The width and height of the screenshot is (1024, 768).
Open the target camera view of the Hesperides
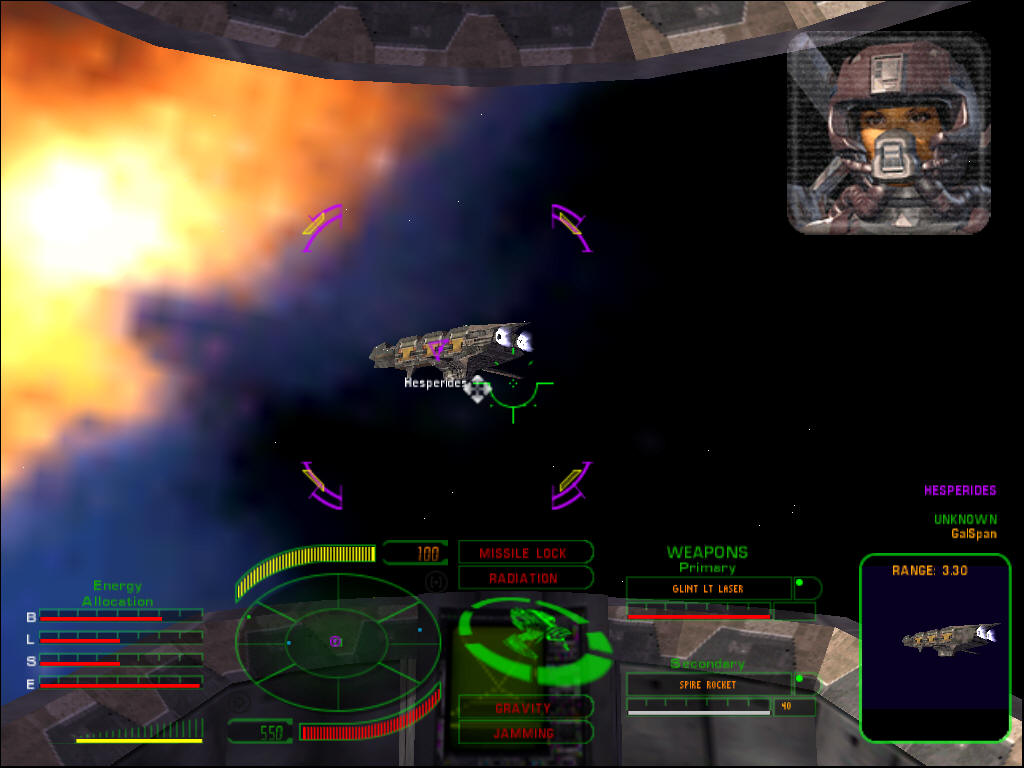tap(935, 648)
